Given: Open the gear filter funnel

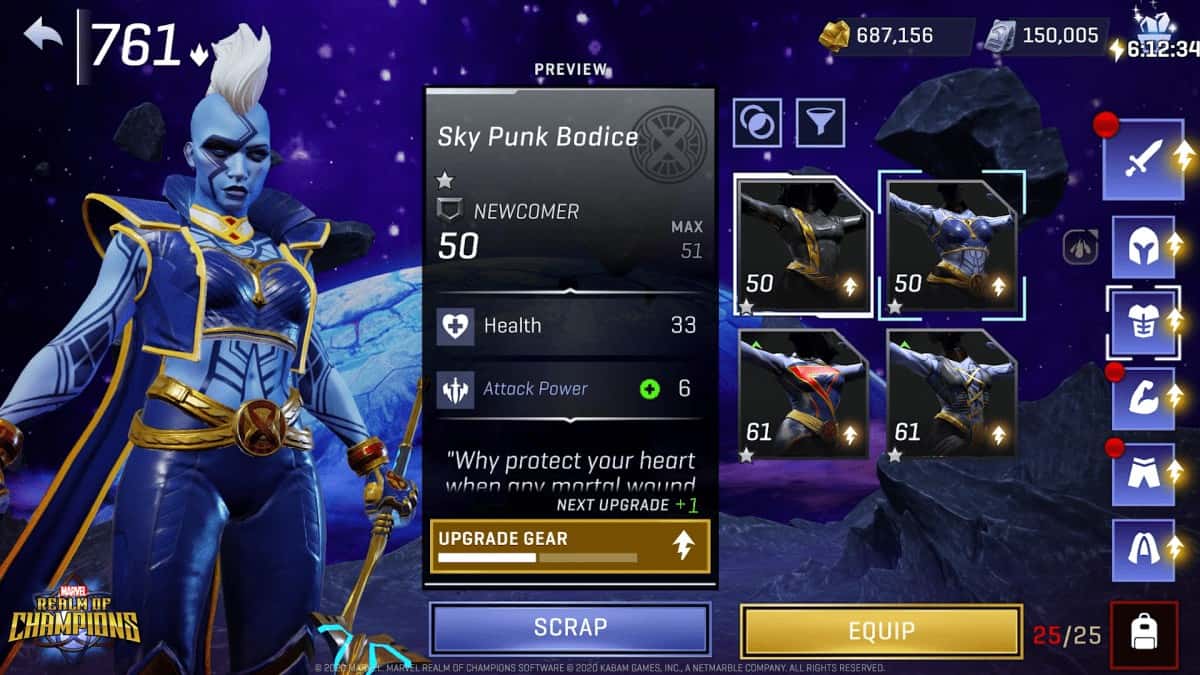Looking at the screenshot, I should tap(820, 123).
